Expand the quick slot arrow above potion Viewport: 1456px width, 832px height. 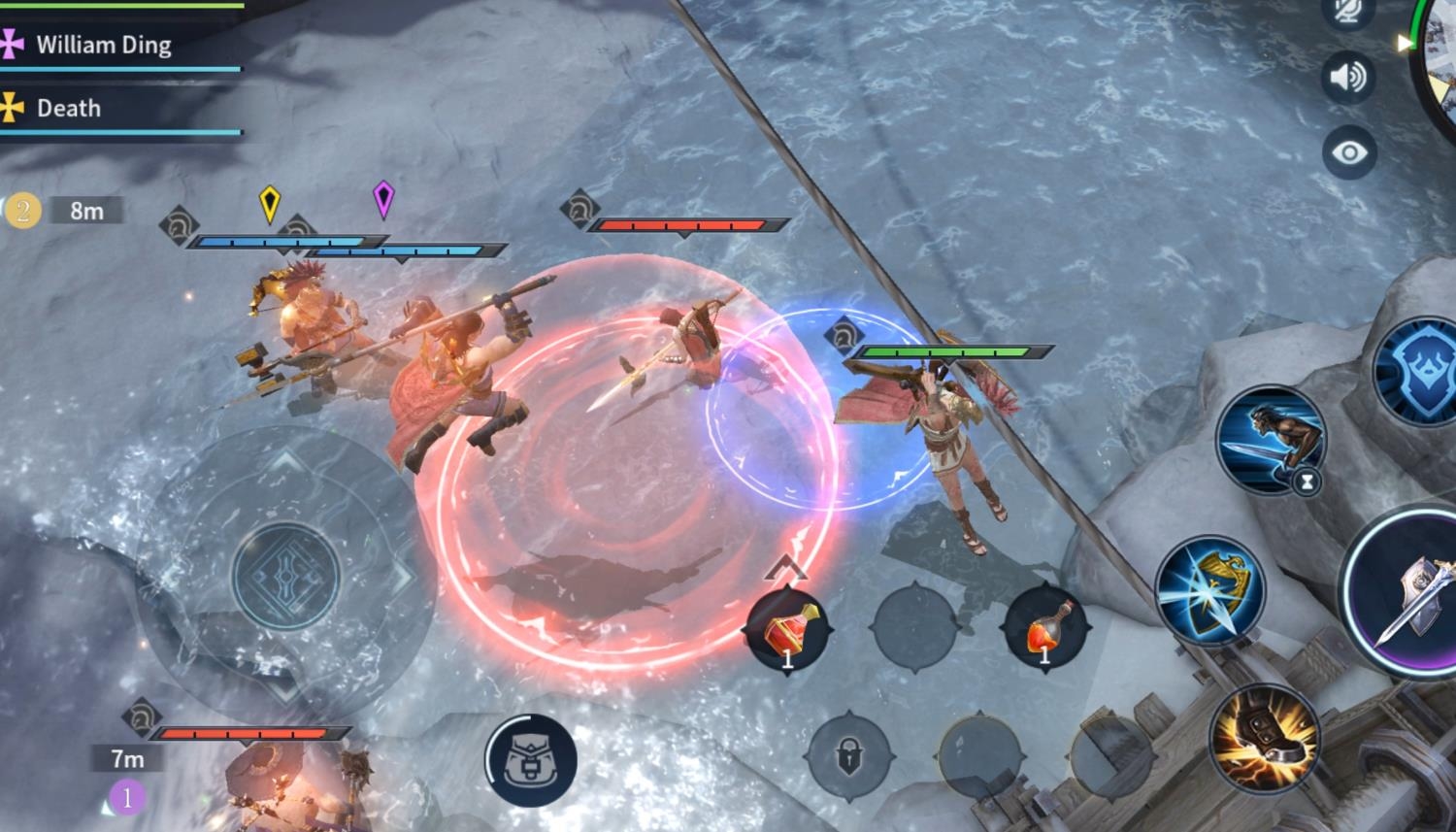click(x=786, y=568)
